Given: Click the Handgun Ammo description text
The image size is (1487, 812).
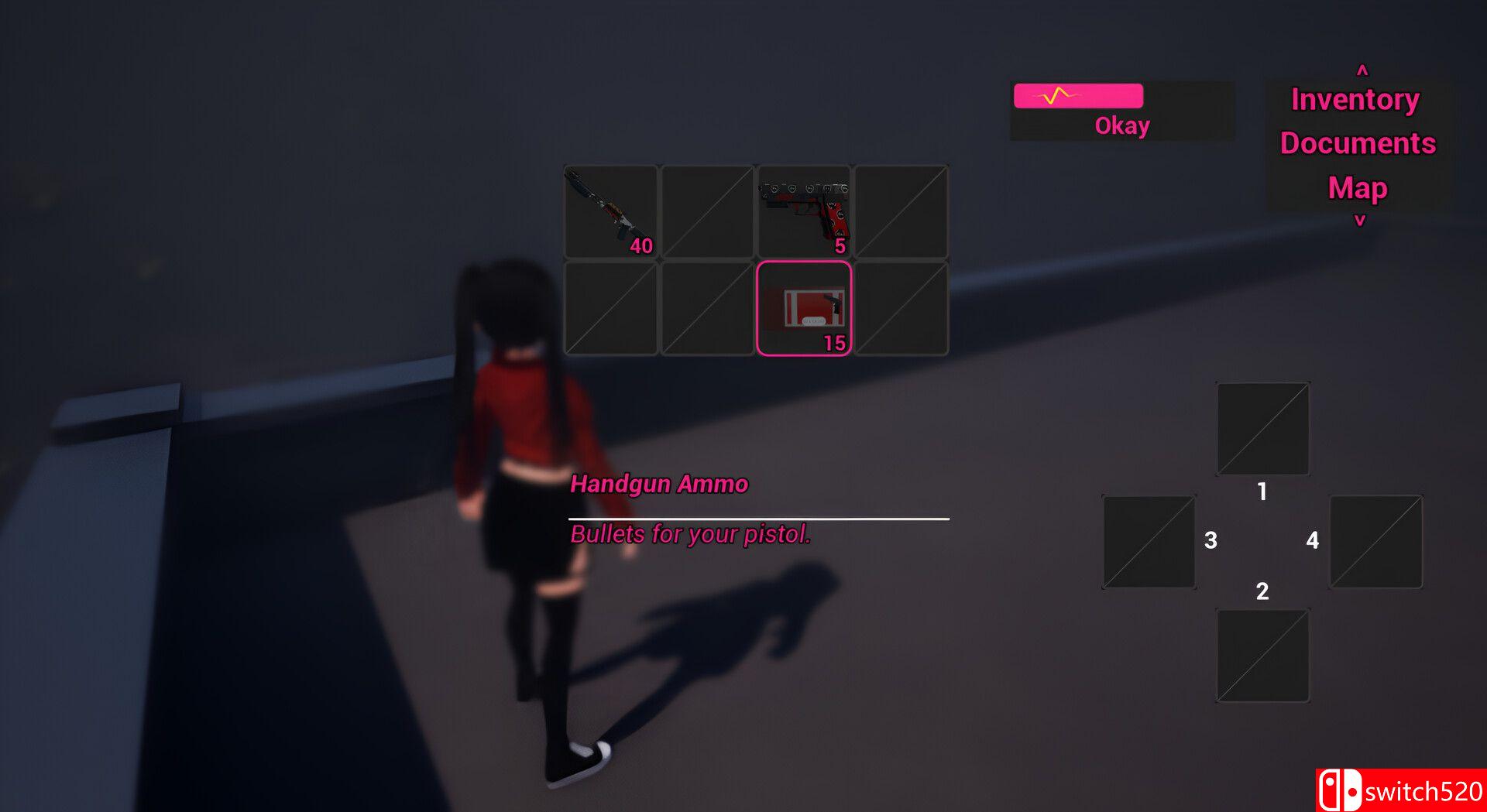Looking at the screenshot, I should 689,534.
